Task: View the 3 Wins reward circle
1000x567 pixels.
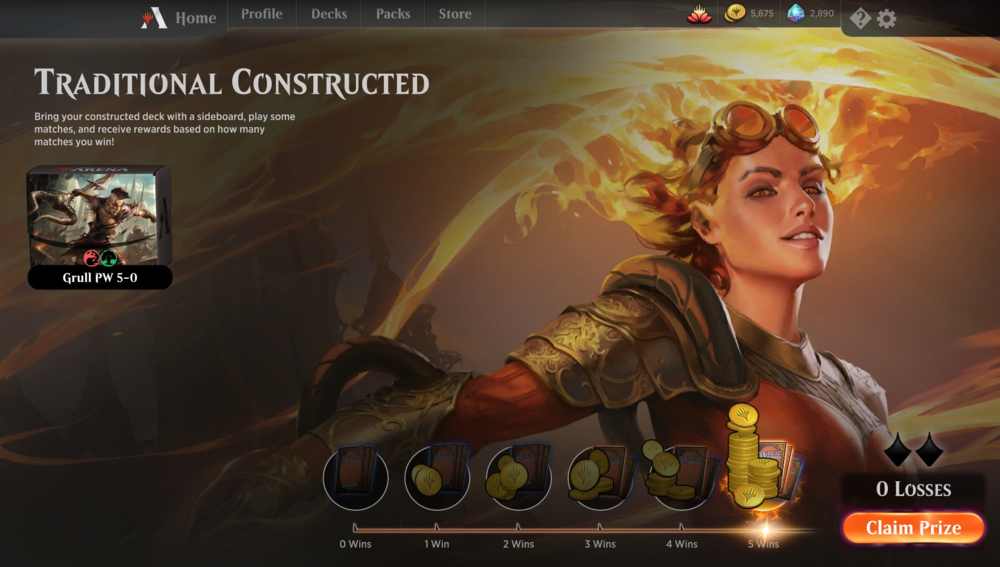Action: (x=600, y=478)
